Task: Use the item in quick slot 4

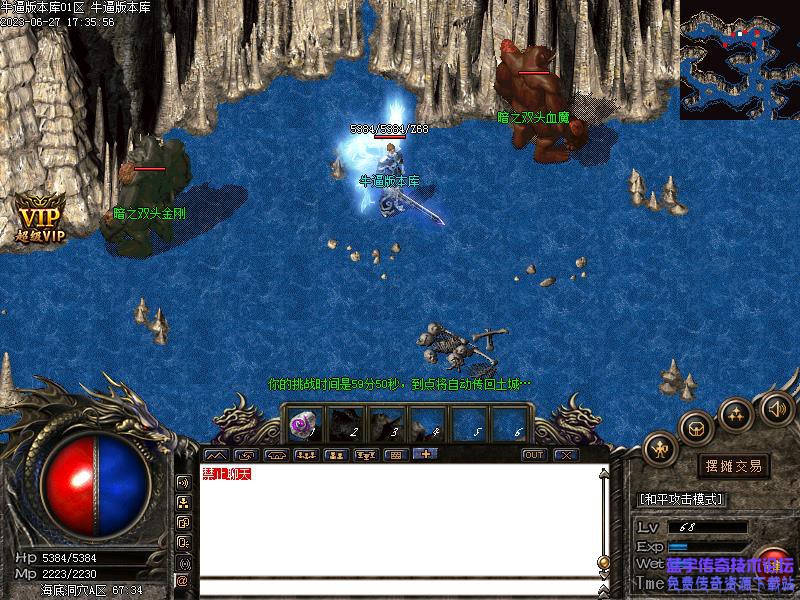Action: pos(428,424)
